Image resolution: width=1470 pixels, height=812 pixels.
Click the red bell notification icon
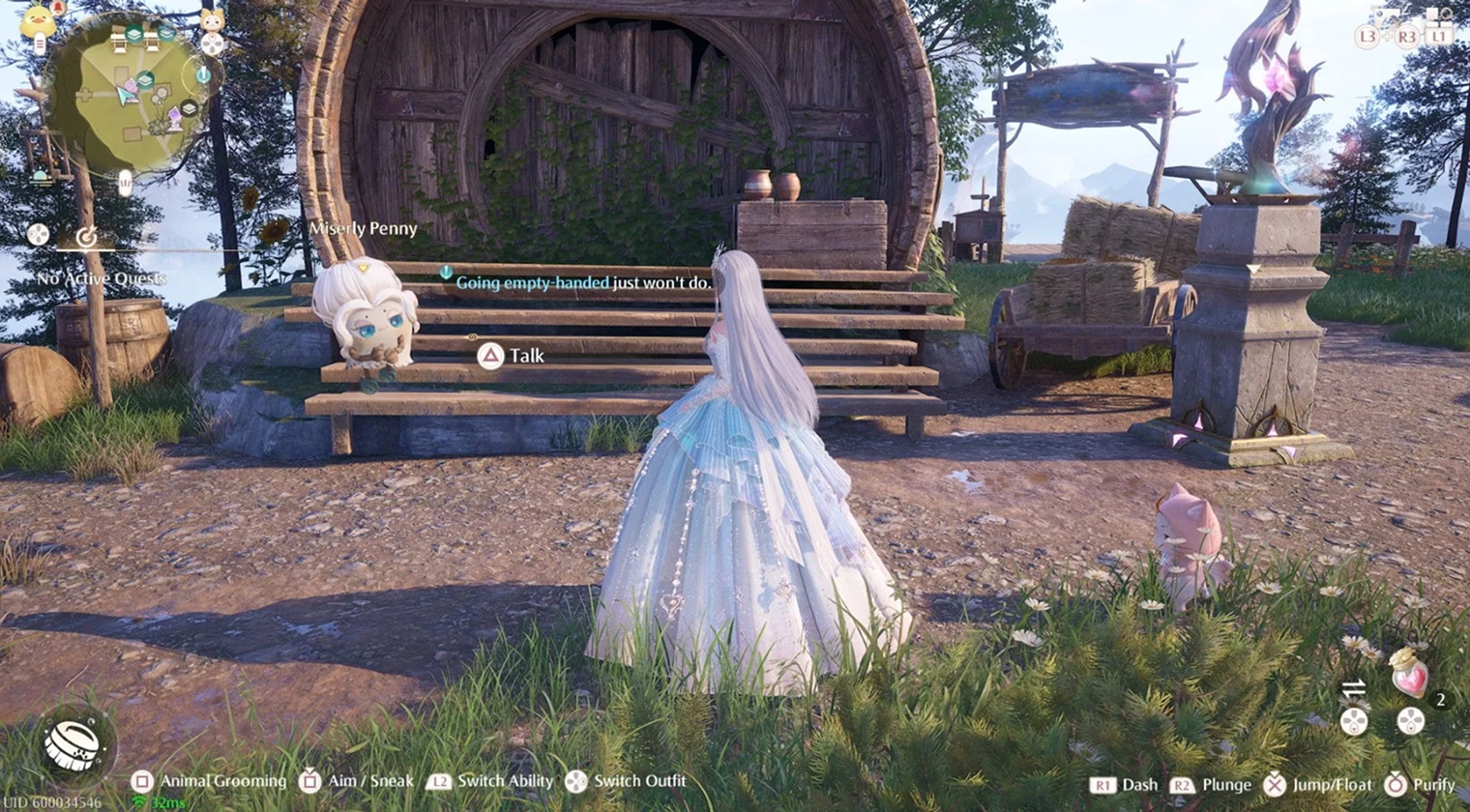point(58,8)
